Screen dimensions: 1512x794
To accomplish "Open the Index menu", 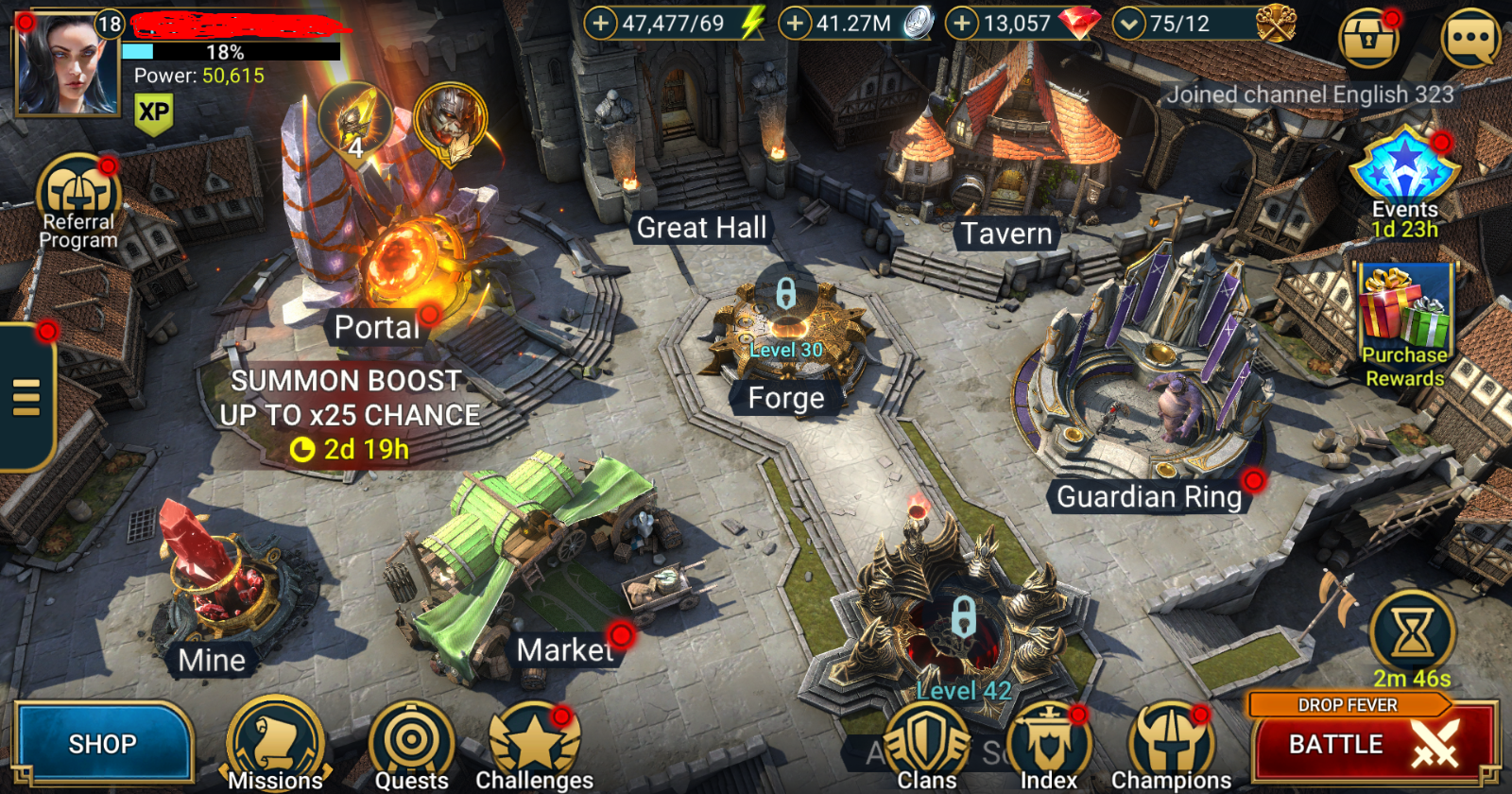I will coord(1049,742).
